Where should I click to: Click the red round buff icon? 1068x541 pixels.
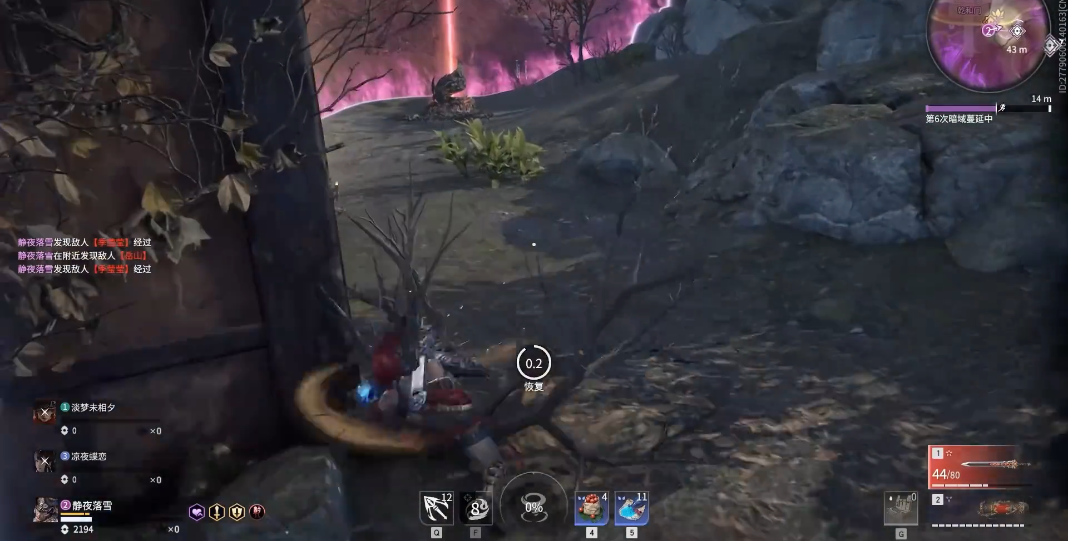pos(257,511)
